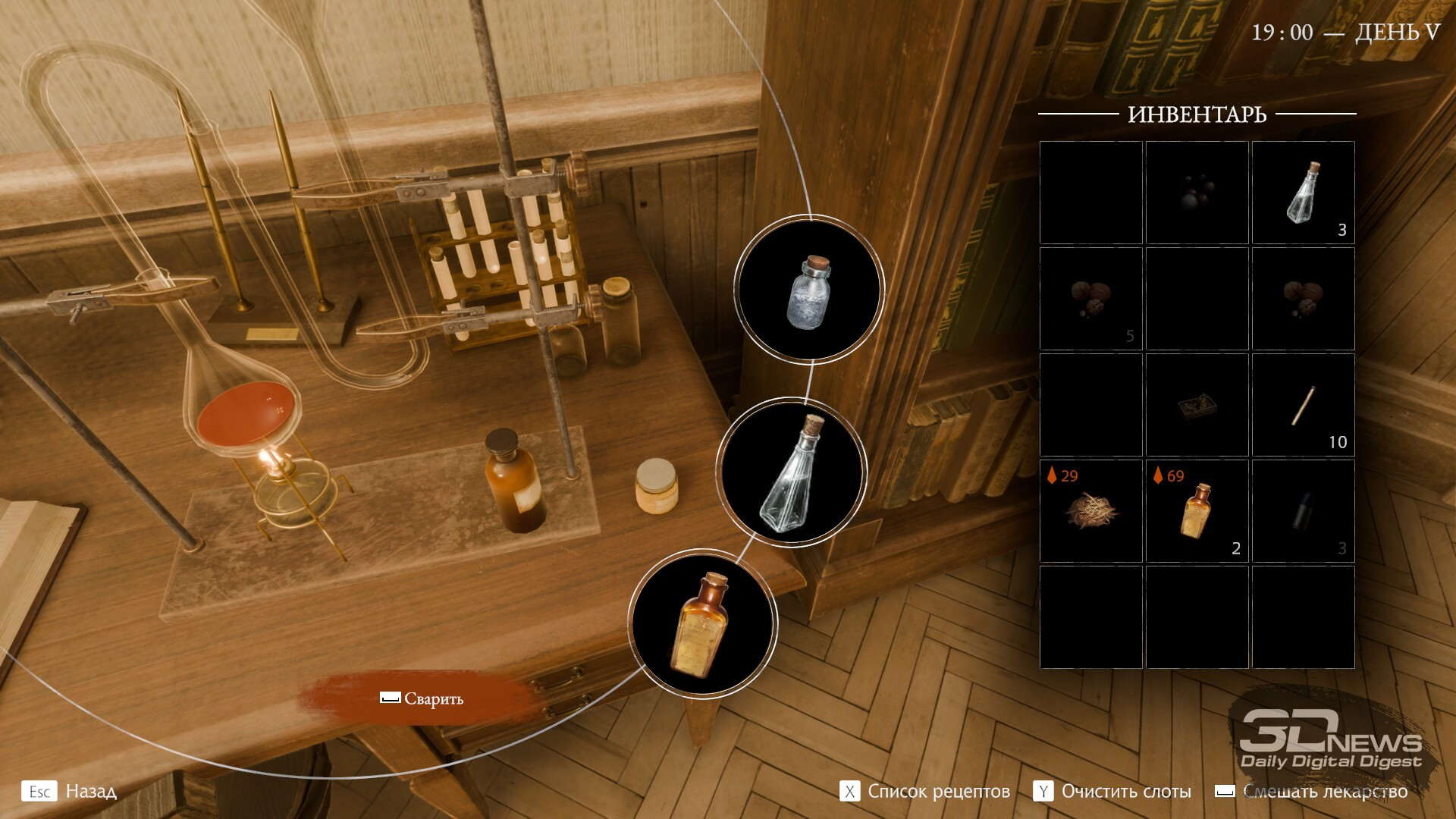Pick the nuts stack with count 5
Image resolution: width=1456 pixels, height=819 pixels.
1090,299
